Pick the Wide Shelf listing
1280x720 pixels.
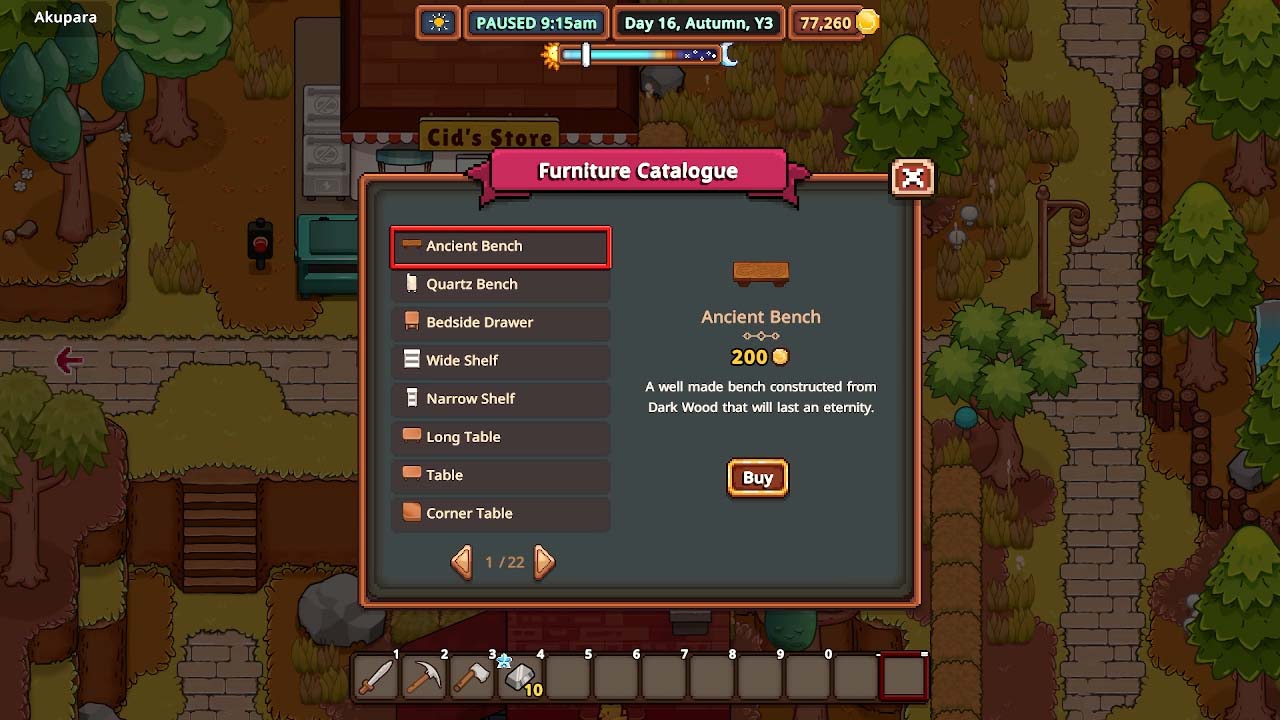(500, 360)
